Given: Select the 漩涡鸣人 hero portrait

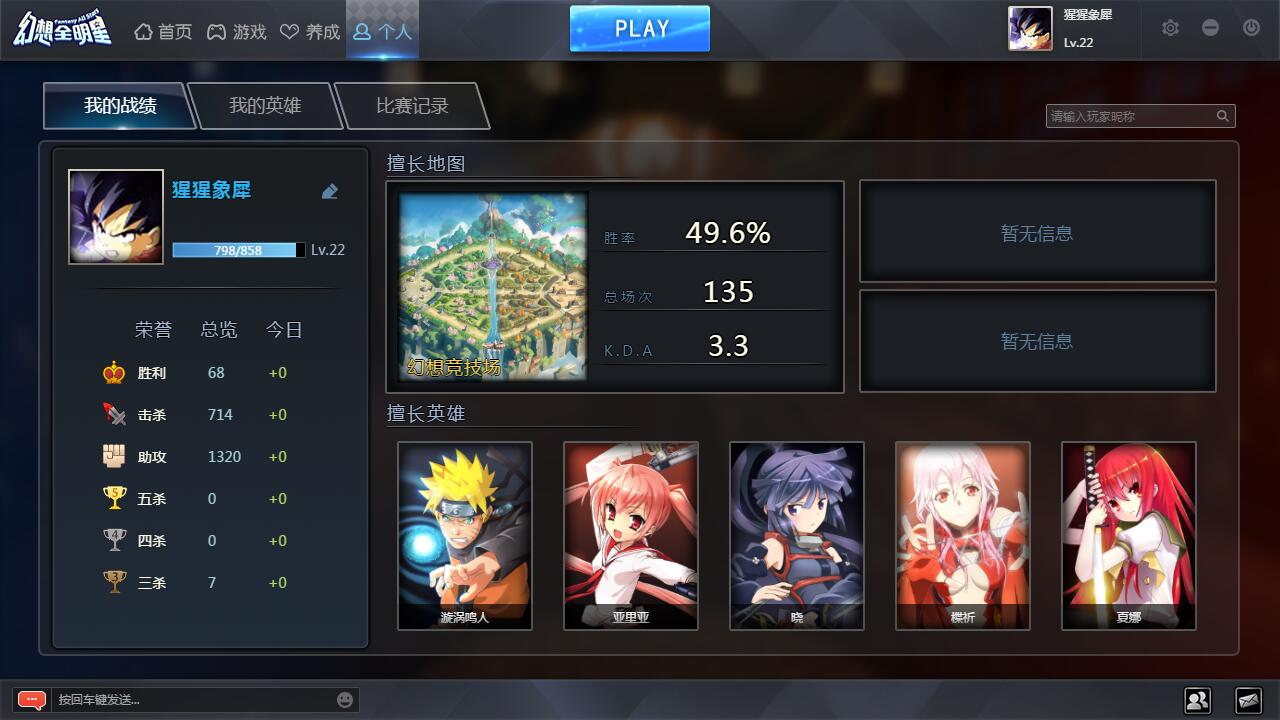Looking at the screenshot, I should pos(464,535).
